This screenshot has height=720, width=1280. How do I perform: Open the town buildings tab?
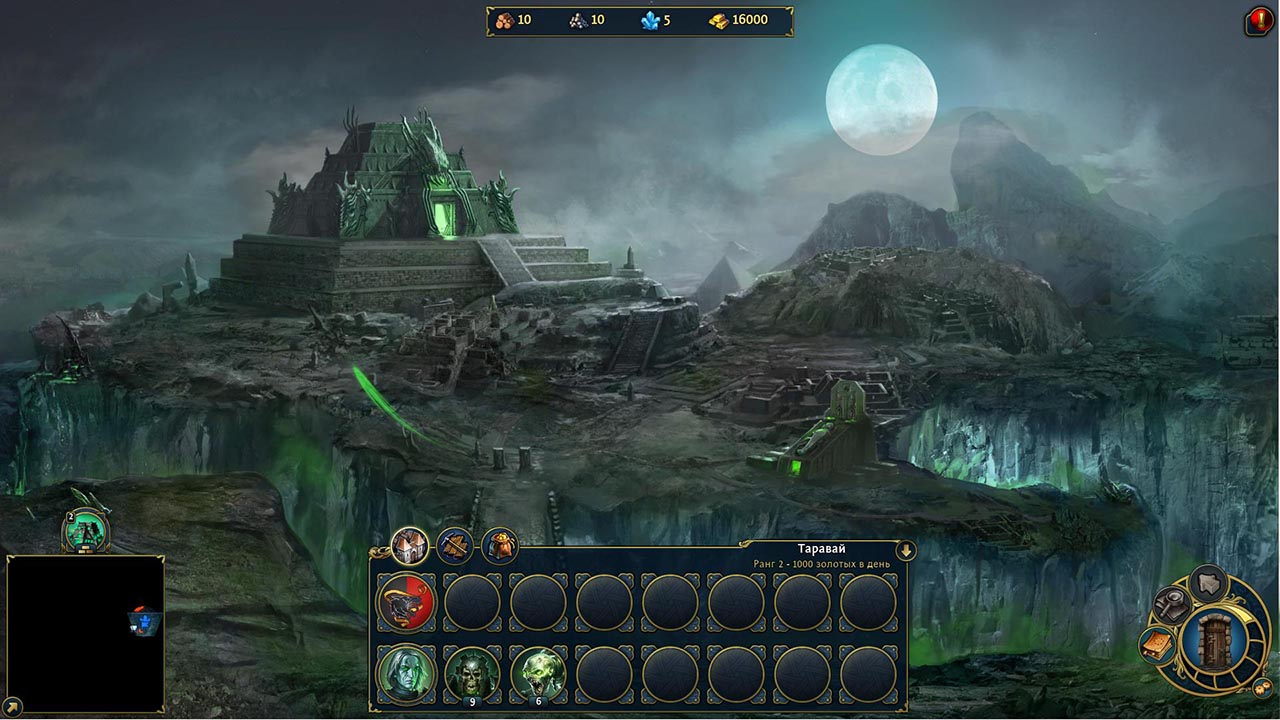(409, 545)
